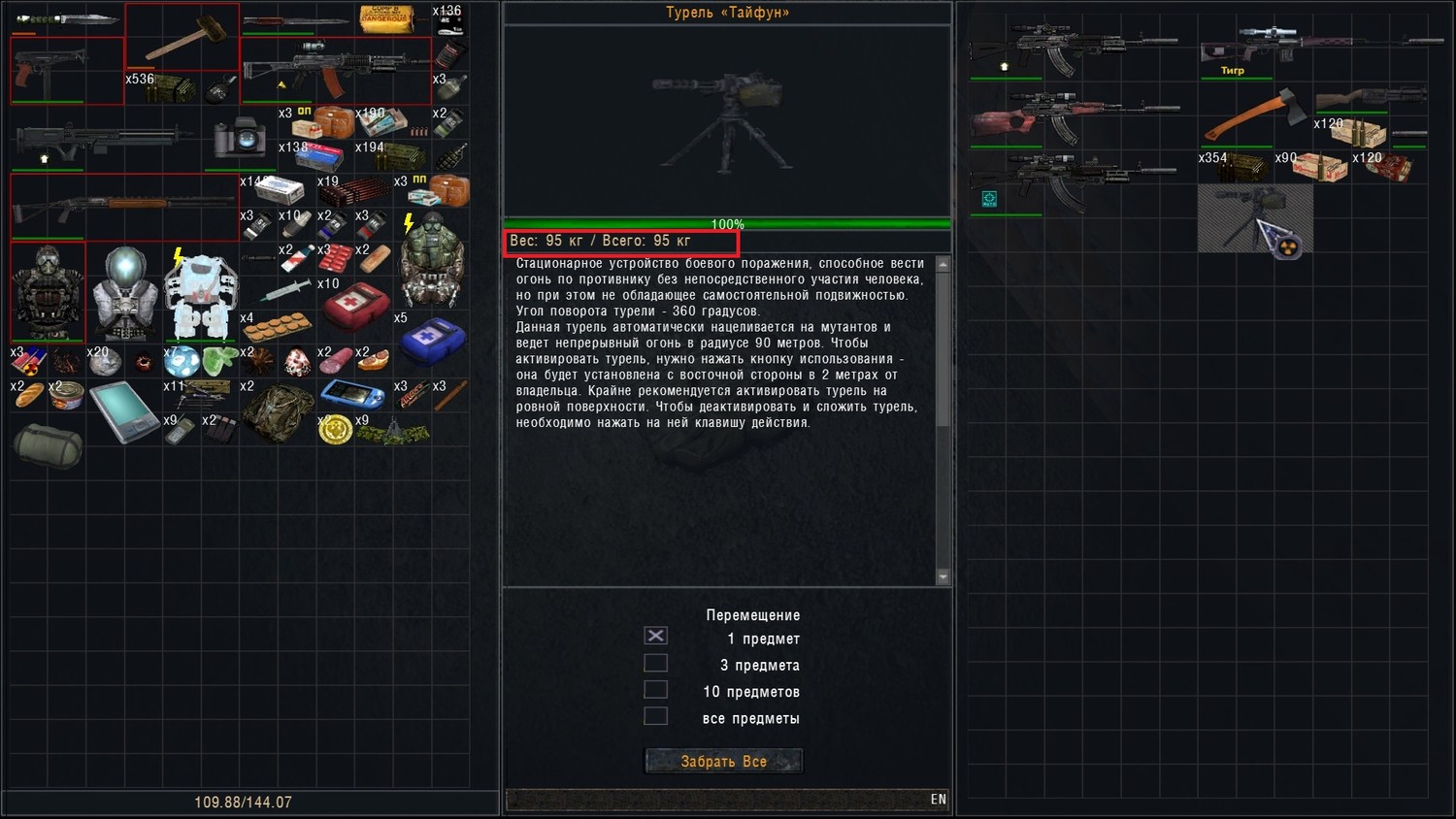Pick the photo camera item
This screenshot has width=1456, height=819.
click(240, 139)
